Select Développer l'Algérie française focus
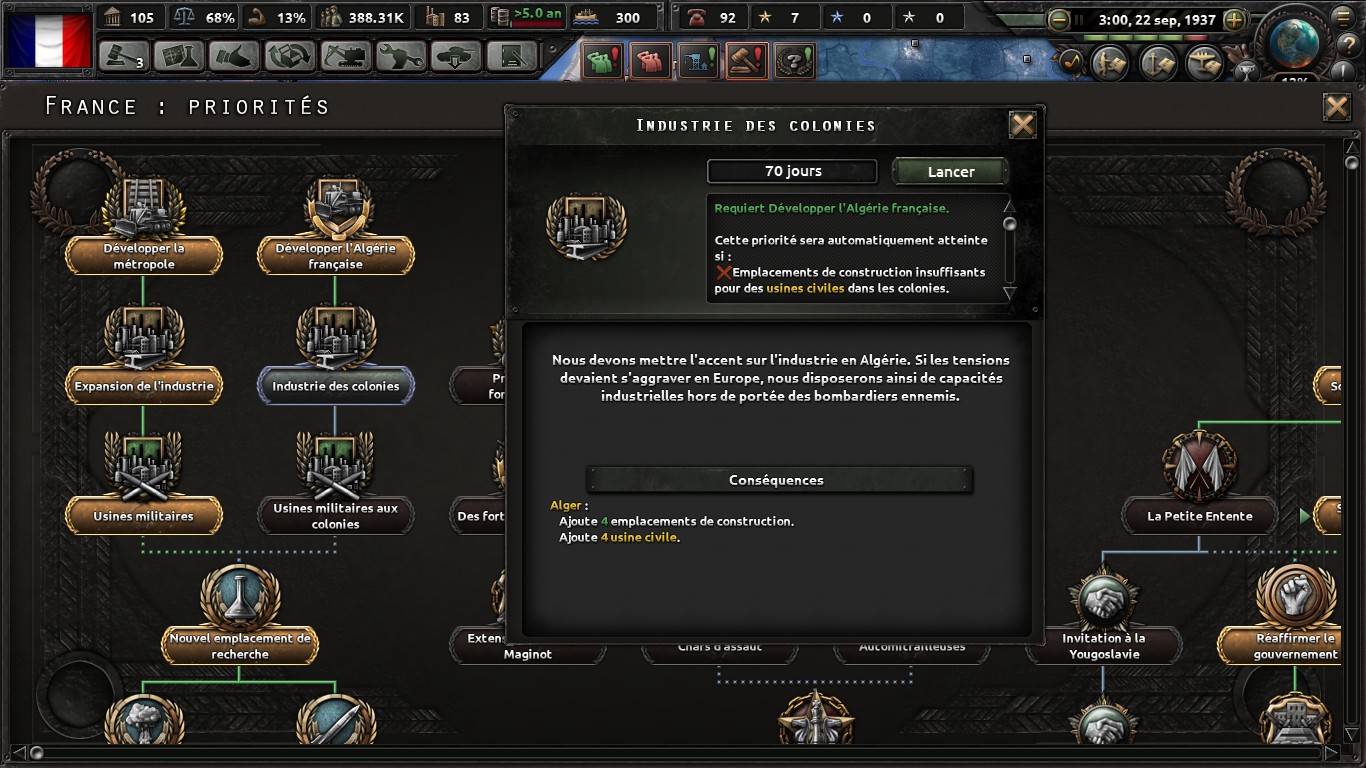Image resolution: width=1366 pixels, height=768 pixels. [336, 255]
